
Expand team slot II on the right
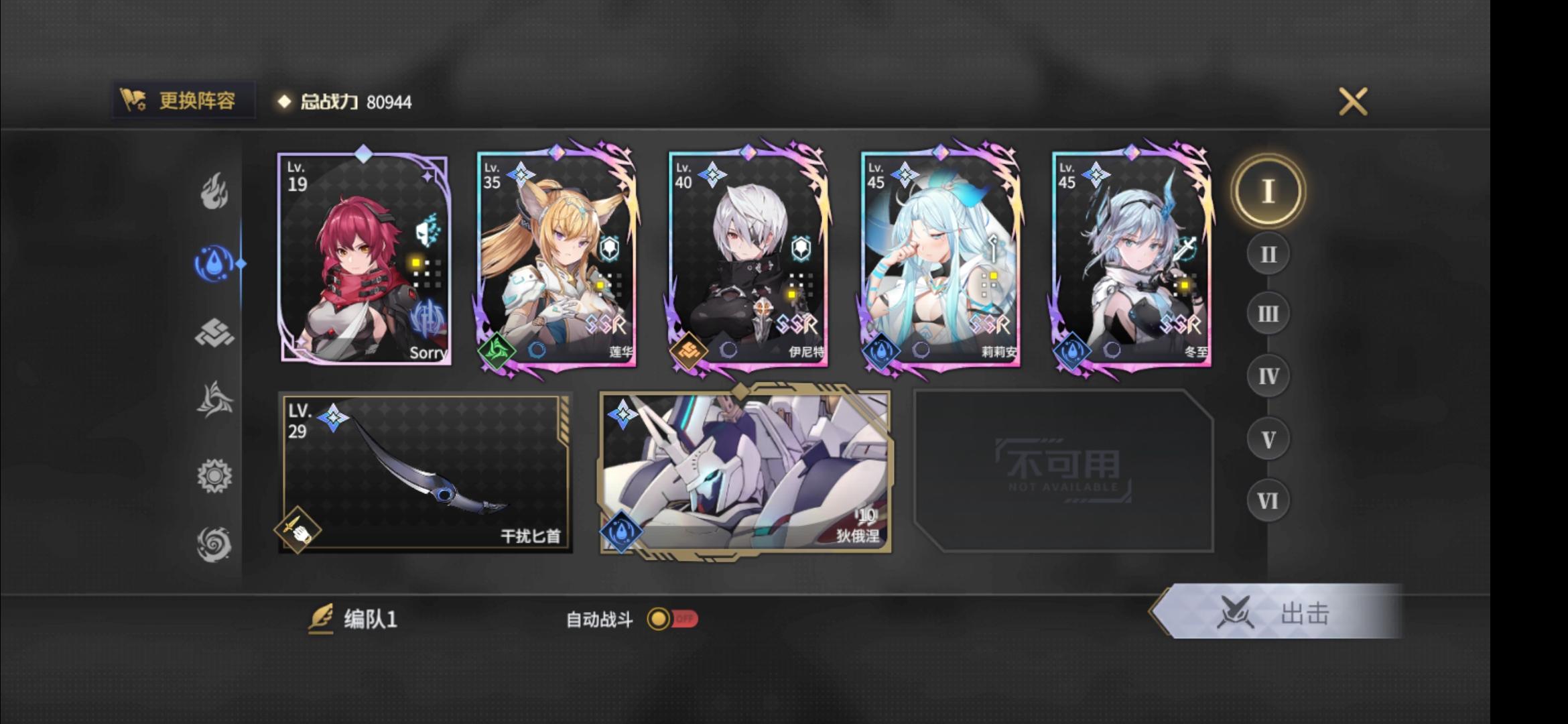(x=1267, y=253)
